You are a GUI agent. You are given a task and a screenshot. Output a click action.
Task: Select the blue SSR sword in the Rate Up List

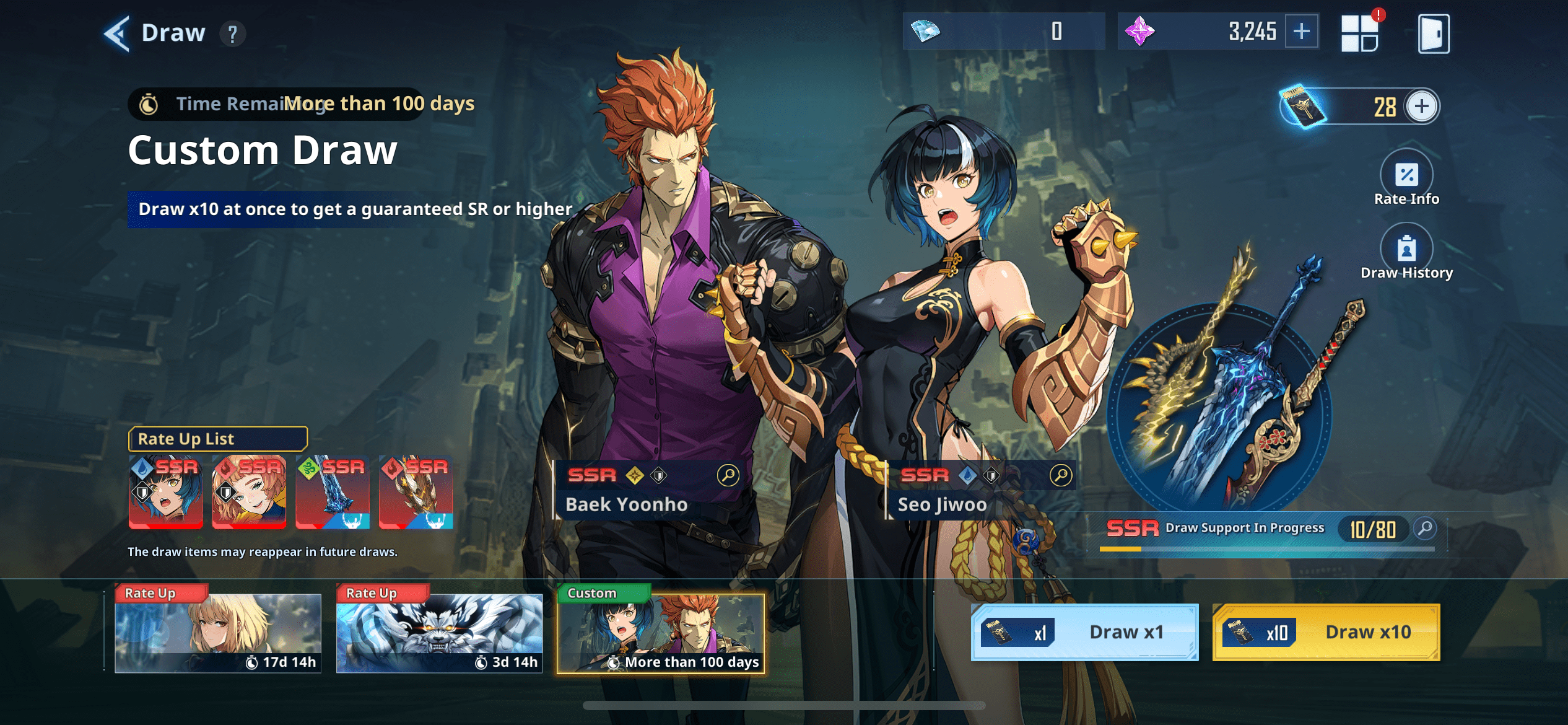pos(333,493)
